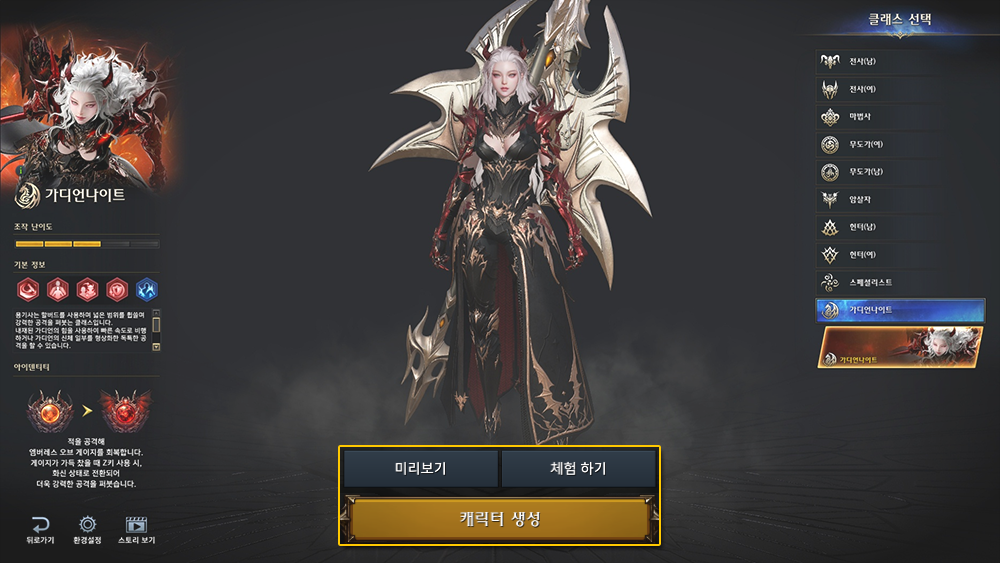Click the 가디언나이트 portrait subclass card
Image resolution: width=1000 pixels, height=563 pixels.
899,347
